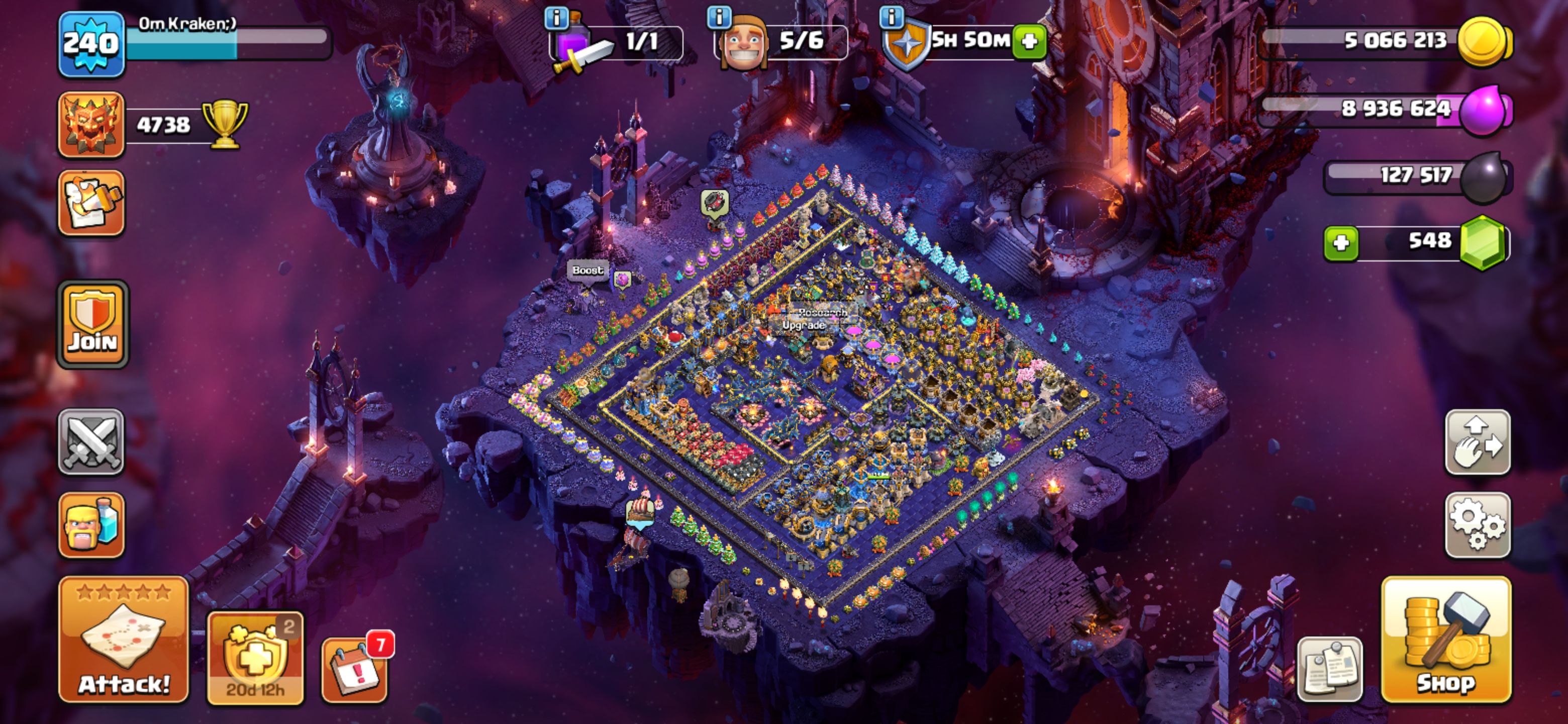The width and height of the screenshot is (1568, 724).
Task: Open the Settings gears button
Action: coord(1478,524)
